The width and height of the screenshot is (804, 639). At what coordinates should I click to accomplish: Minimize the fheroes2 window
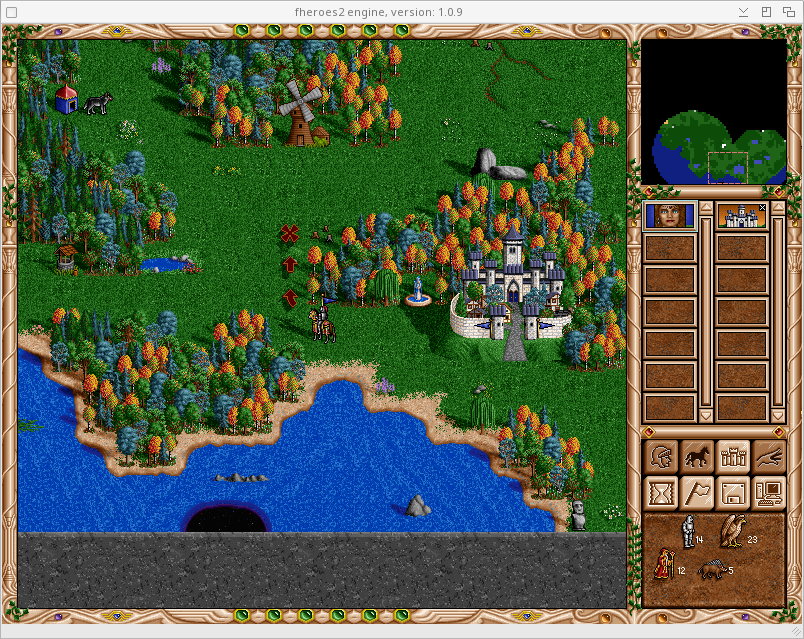743,12
